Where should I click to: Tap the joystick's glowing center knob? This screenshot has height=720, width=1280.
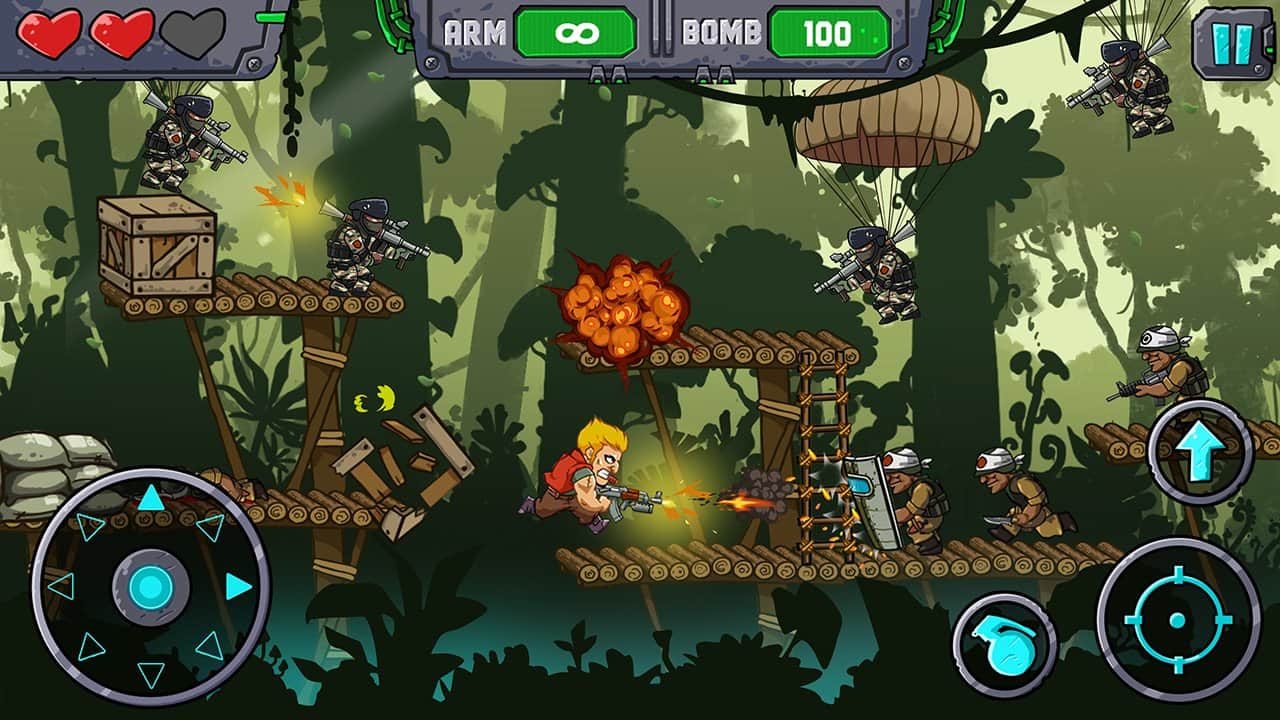tap(150, 586)
